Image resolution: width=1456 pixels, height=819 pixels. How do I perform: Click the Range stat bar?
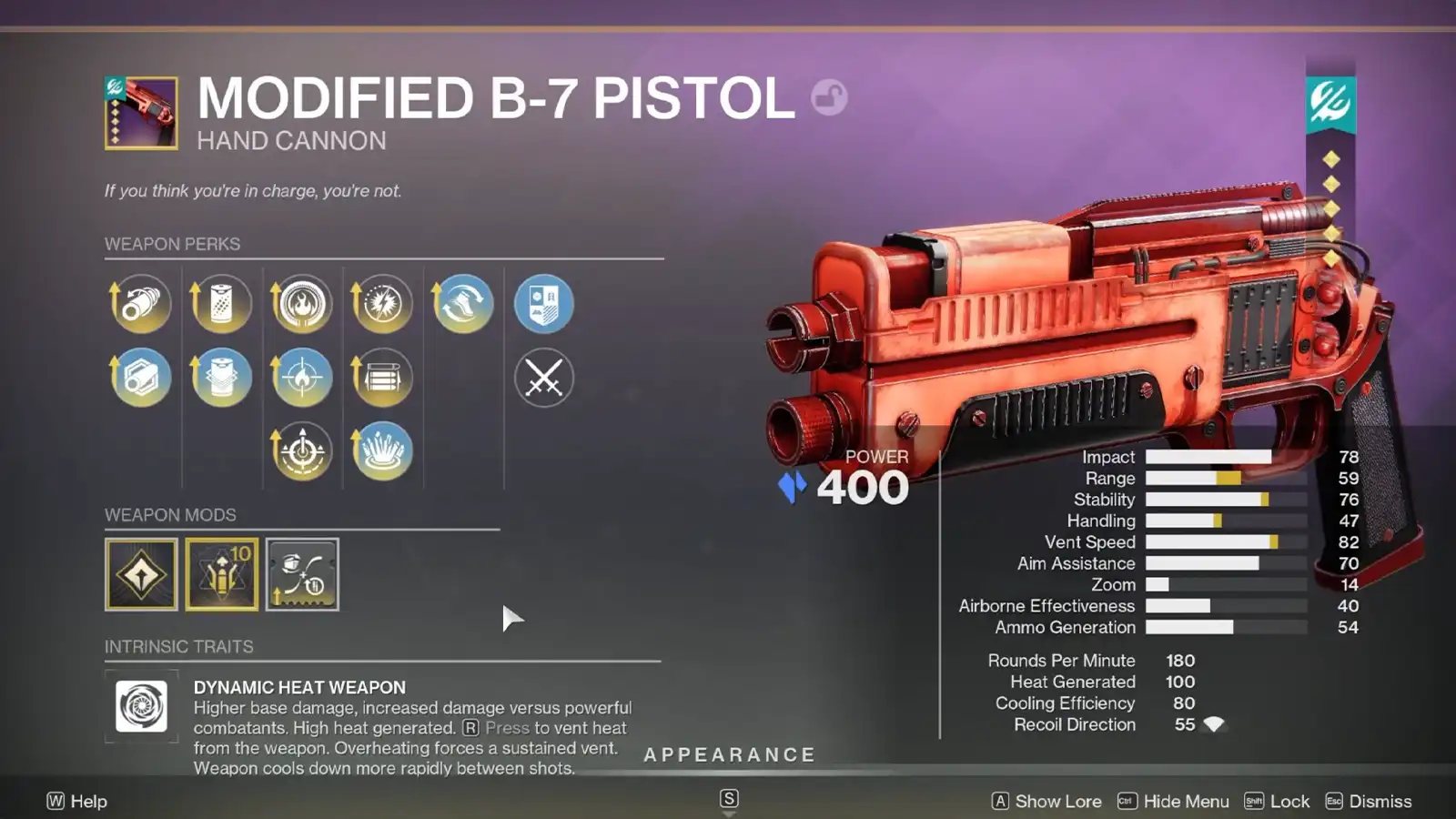pos(1219,478)
